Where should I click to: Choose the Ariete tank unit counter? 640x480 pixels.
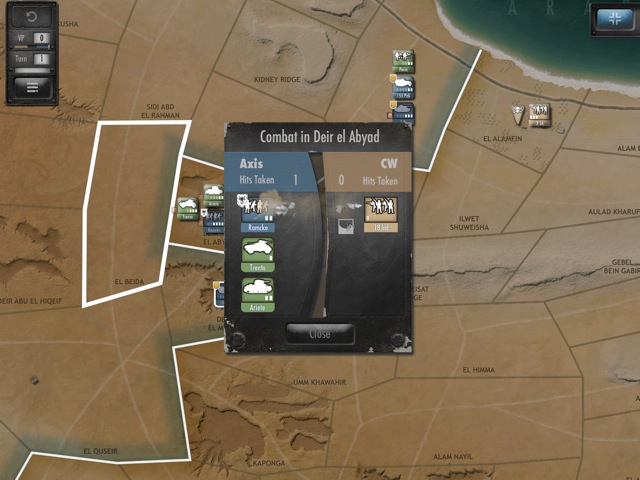click(x=258, y=294)
